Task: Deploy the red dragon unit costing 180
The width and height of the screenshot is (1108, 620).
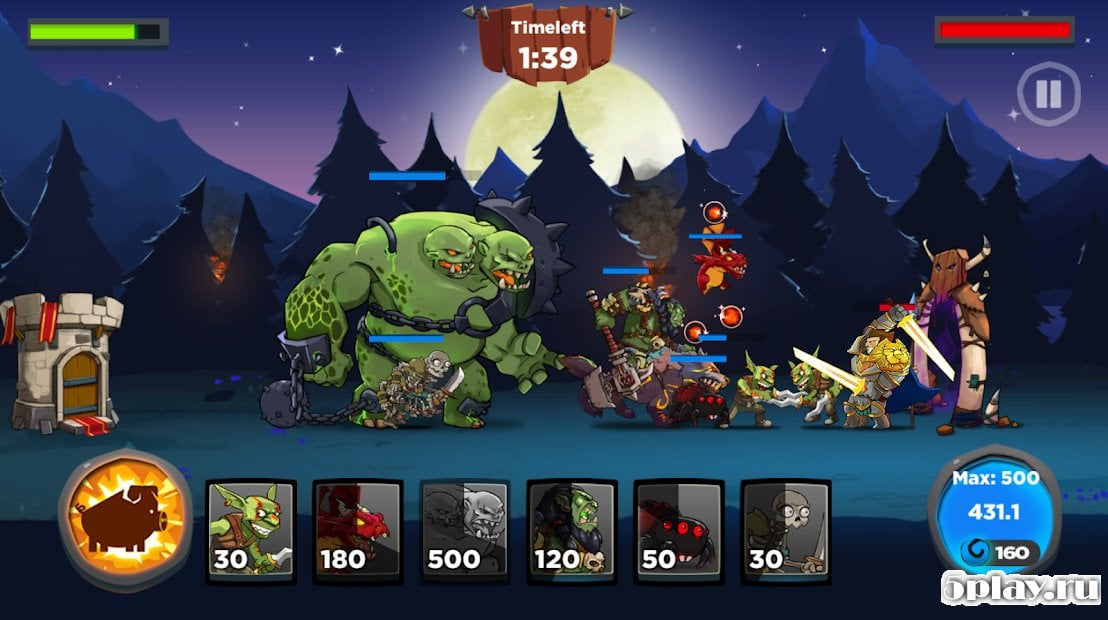Action: (358, 531)
